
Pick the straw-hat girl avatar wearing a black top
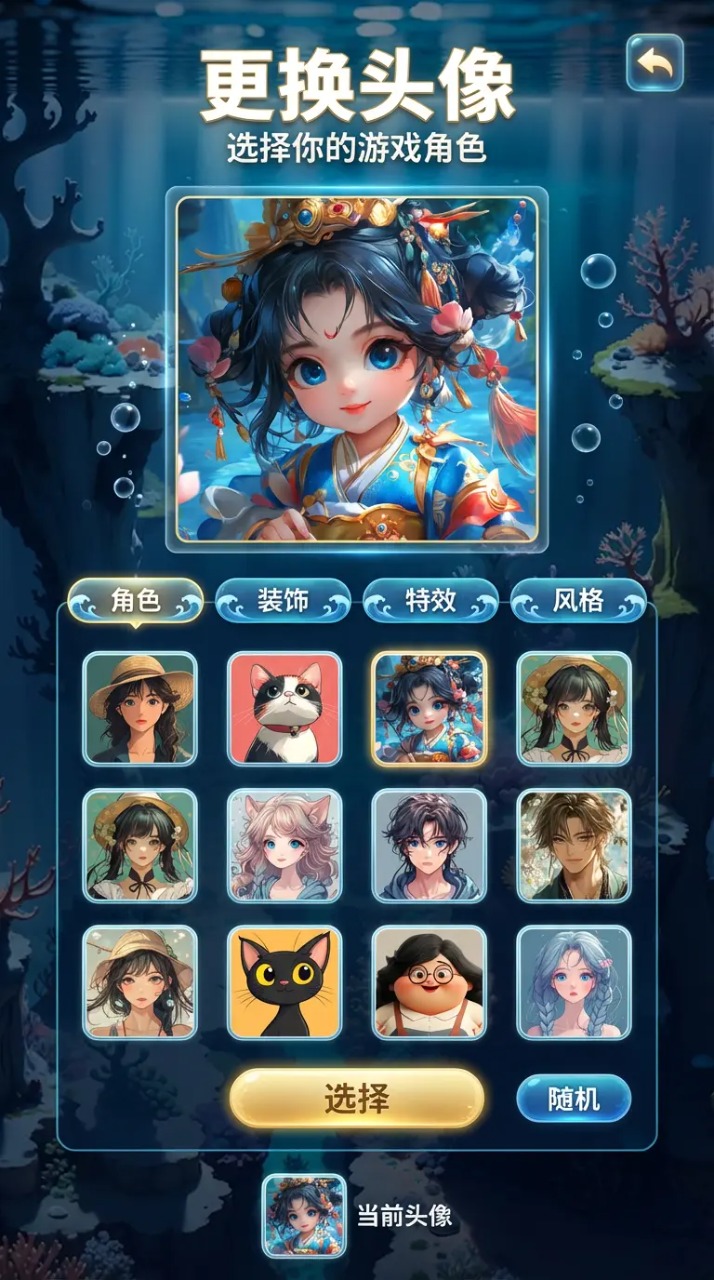click(140, 709)
